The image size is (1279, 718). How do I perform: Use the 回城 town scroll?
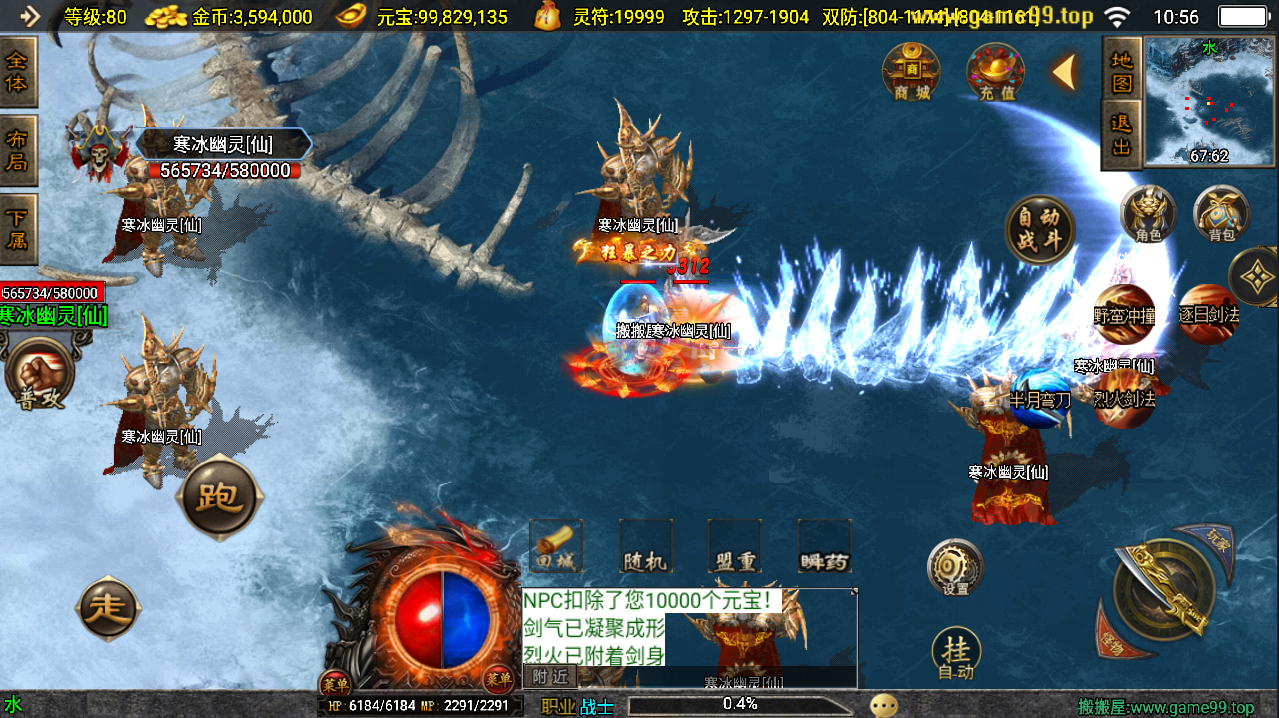pos(555,547)
